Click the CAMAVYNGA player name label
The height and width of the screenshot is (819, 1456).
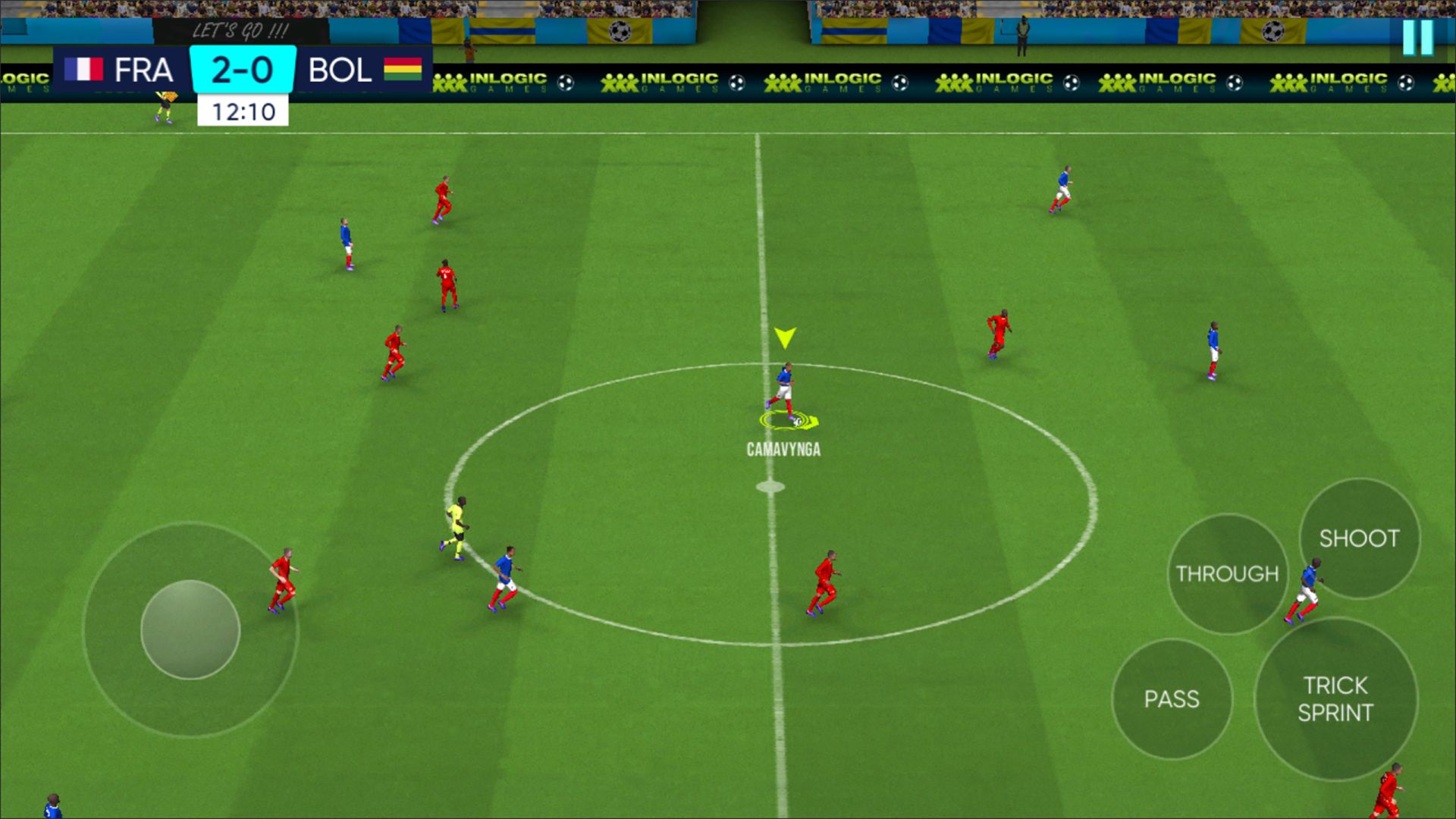(x=783, y=448)
